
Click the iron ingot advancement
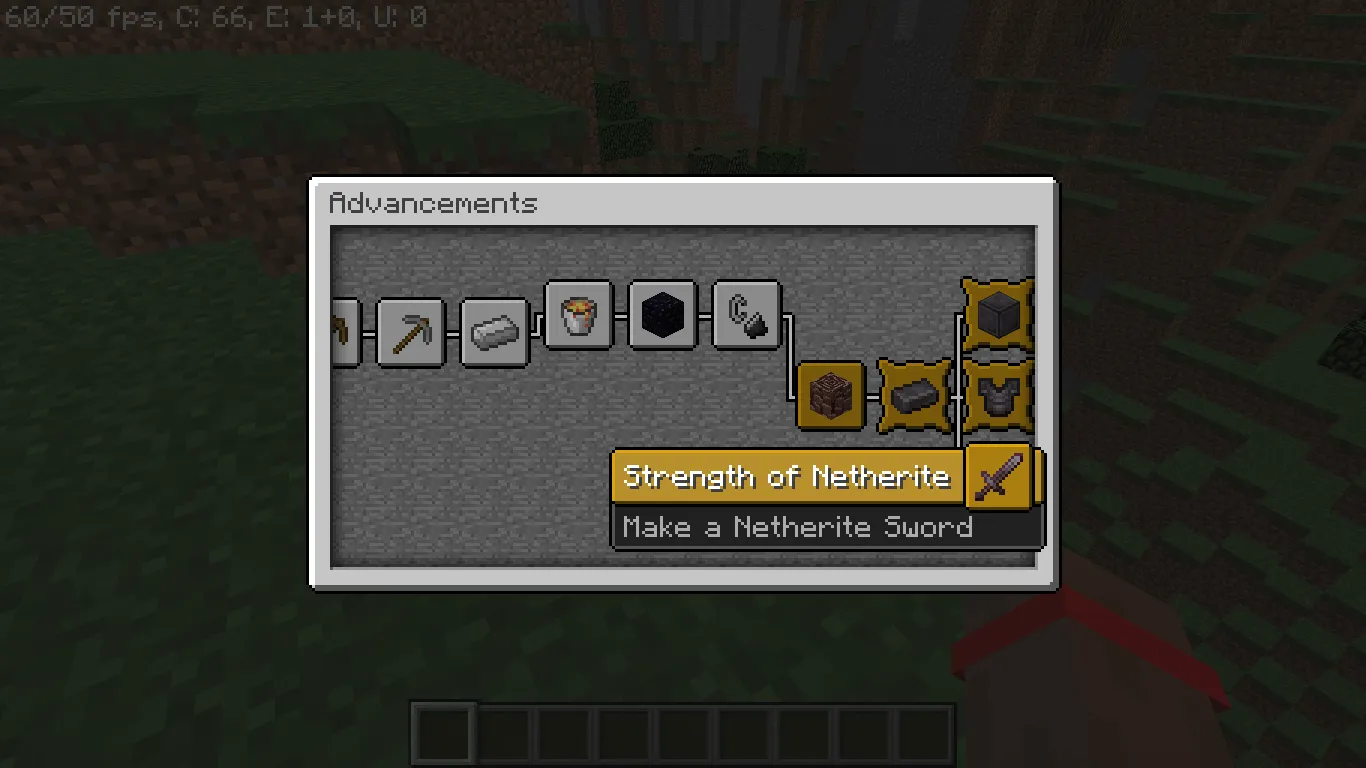[494, 332]
